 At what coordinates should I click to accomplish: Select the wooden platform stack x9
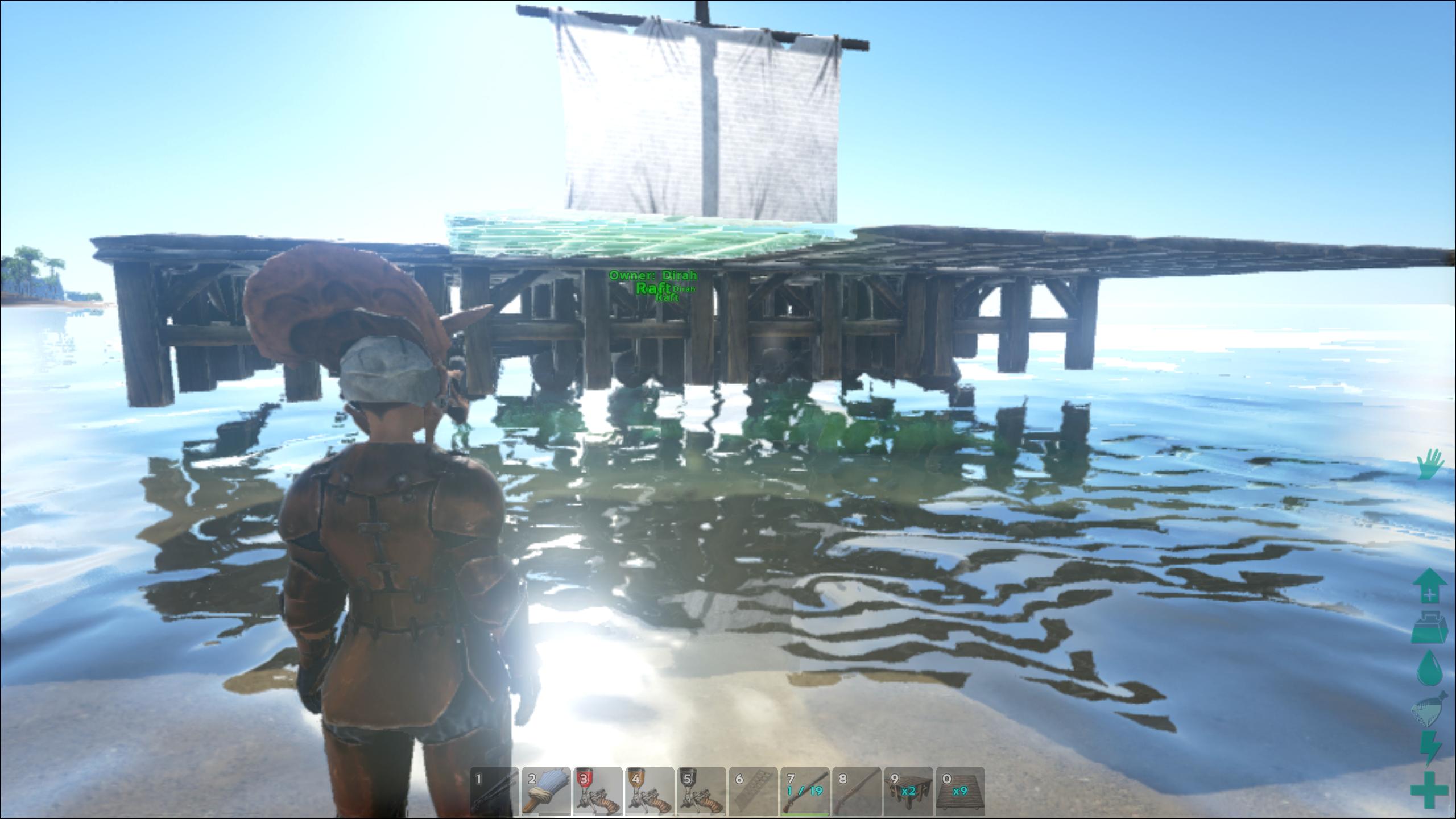tap(960, 791)
